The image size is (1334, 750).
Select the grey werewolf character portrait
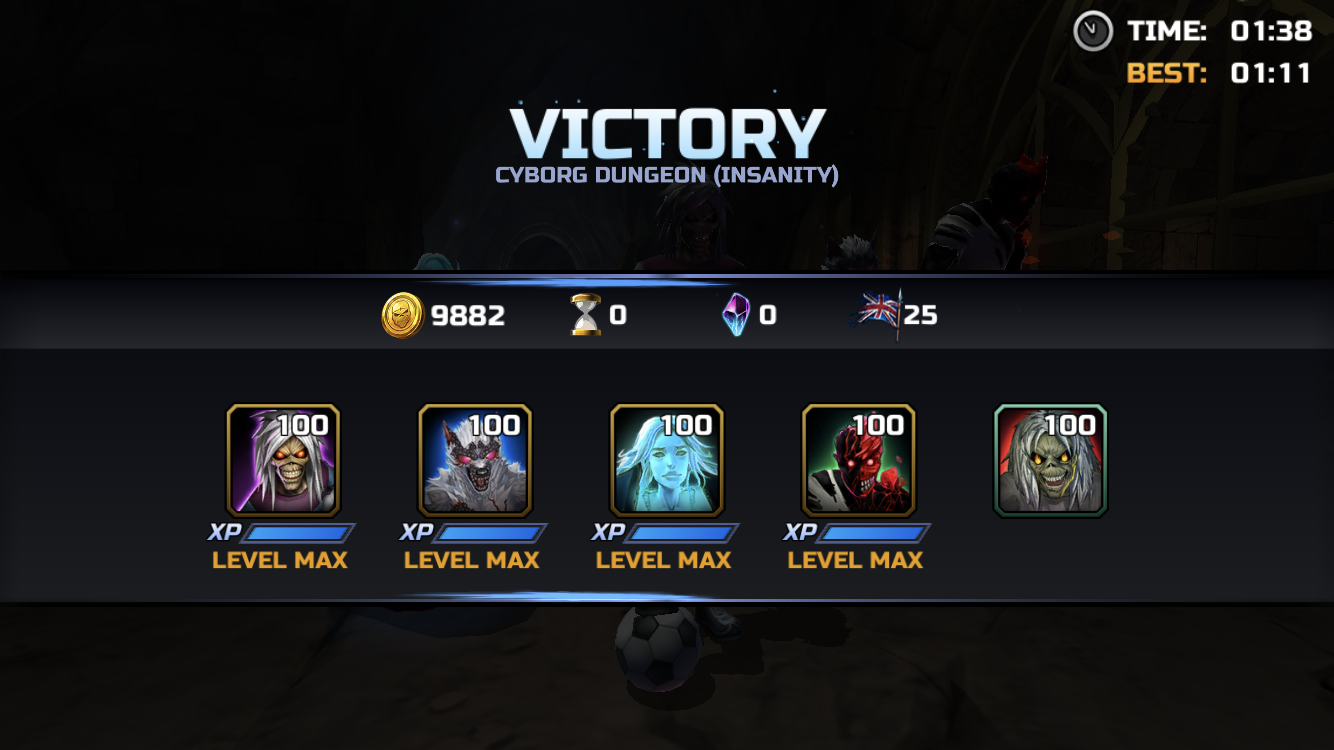tap(475, 460)
